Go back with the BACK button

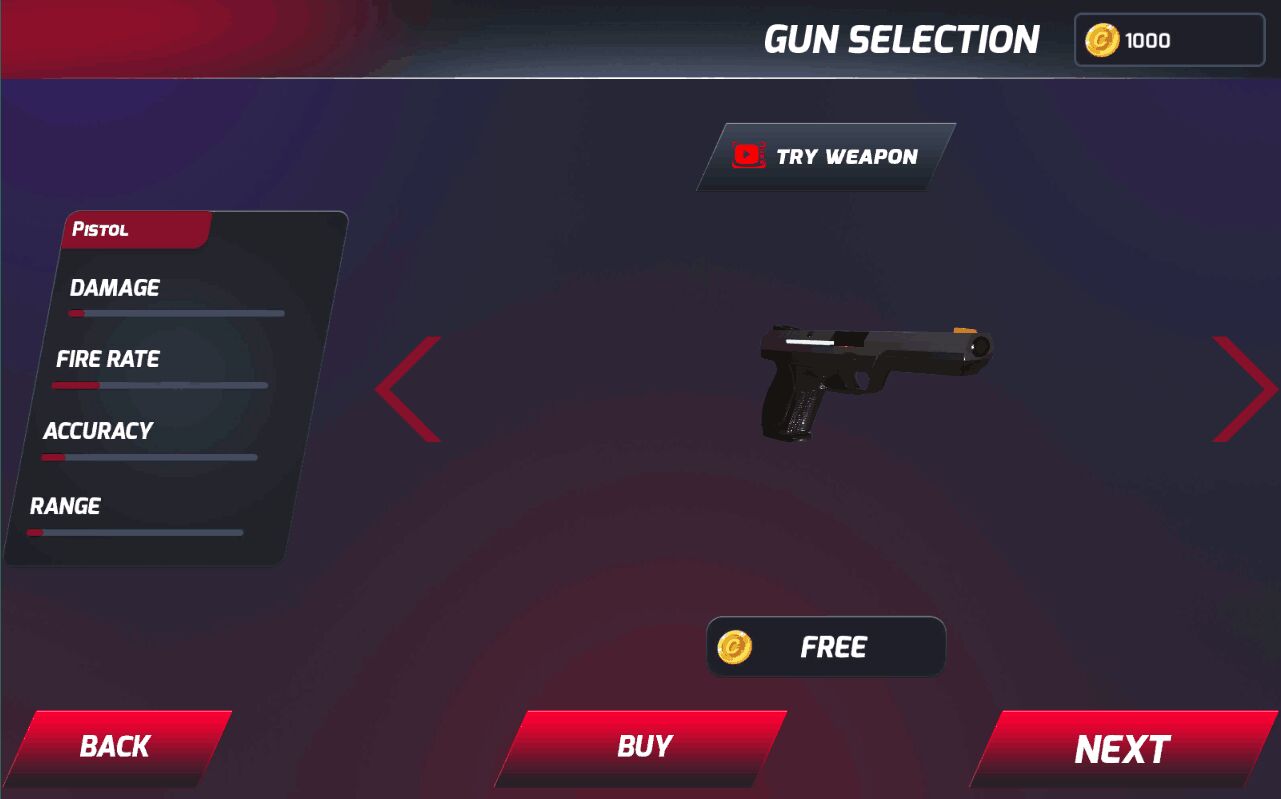(x=116, y=747)
